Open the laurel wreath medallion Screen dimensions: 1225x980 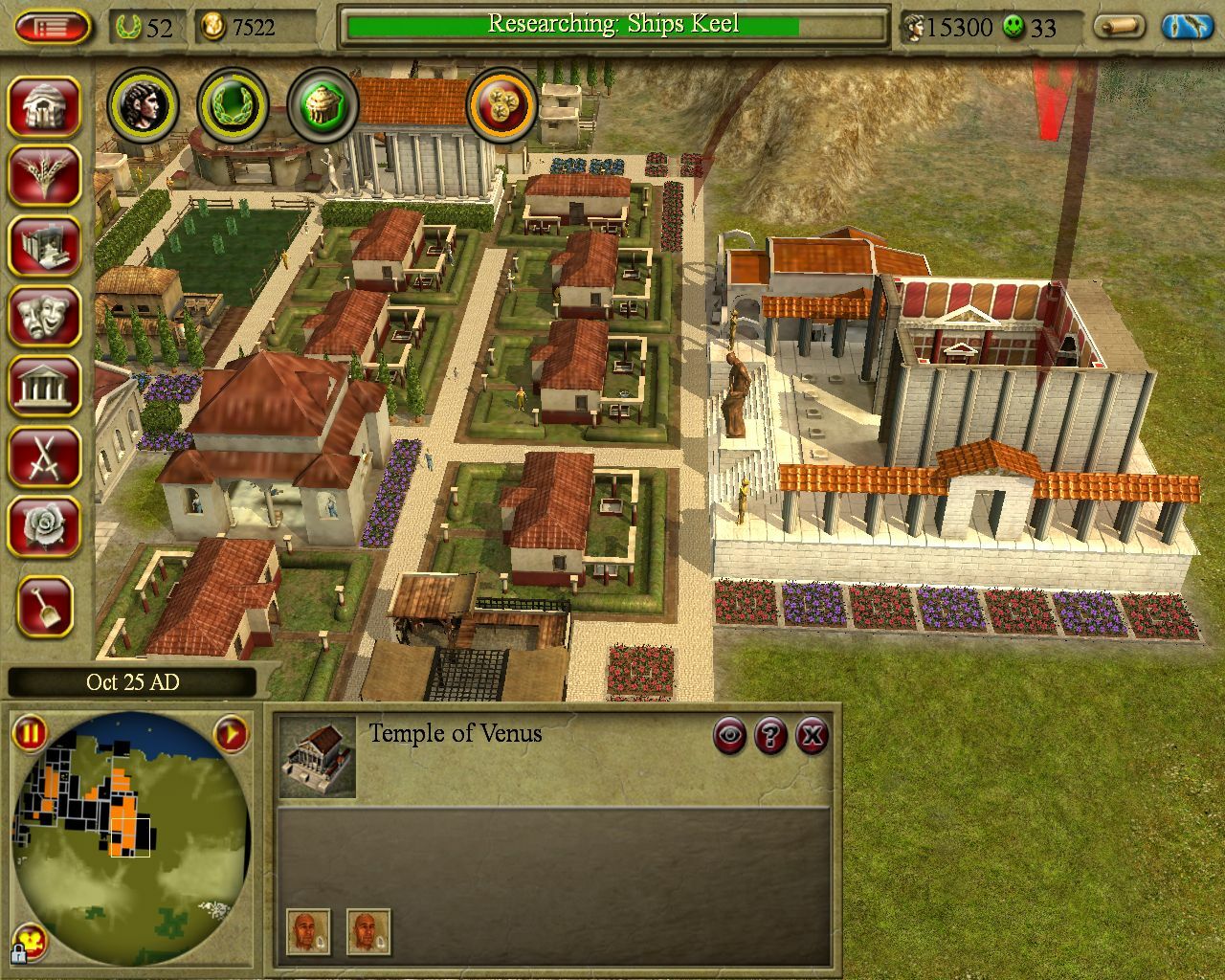(233, 104)
